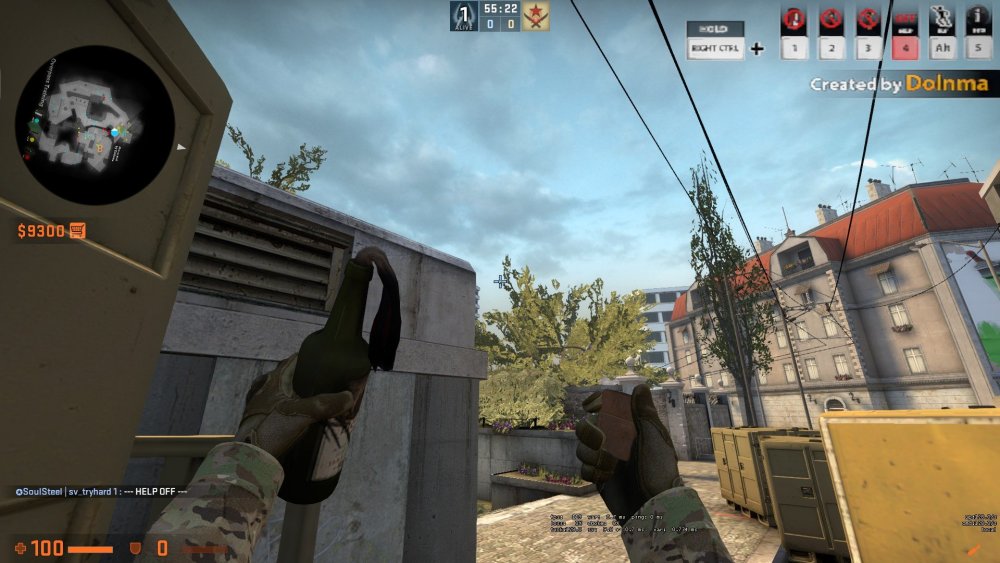Image resolution: width=1000 pixels, height=563 pixels.
Task: Toggle the red HELP overlay icon
Action: [x=905, y=19]
